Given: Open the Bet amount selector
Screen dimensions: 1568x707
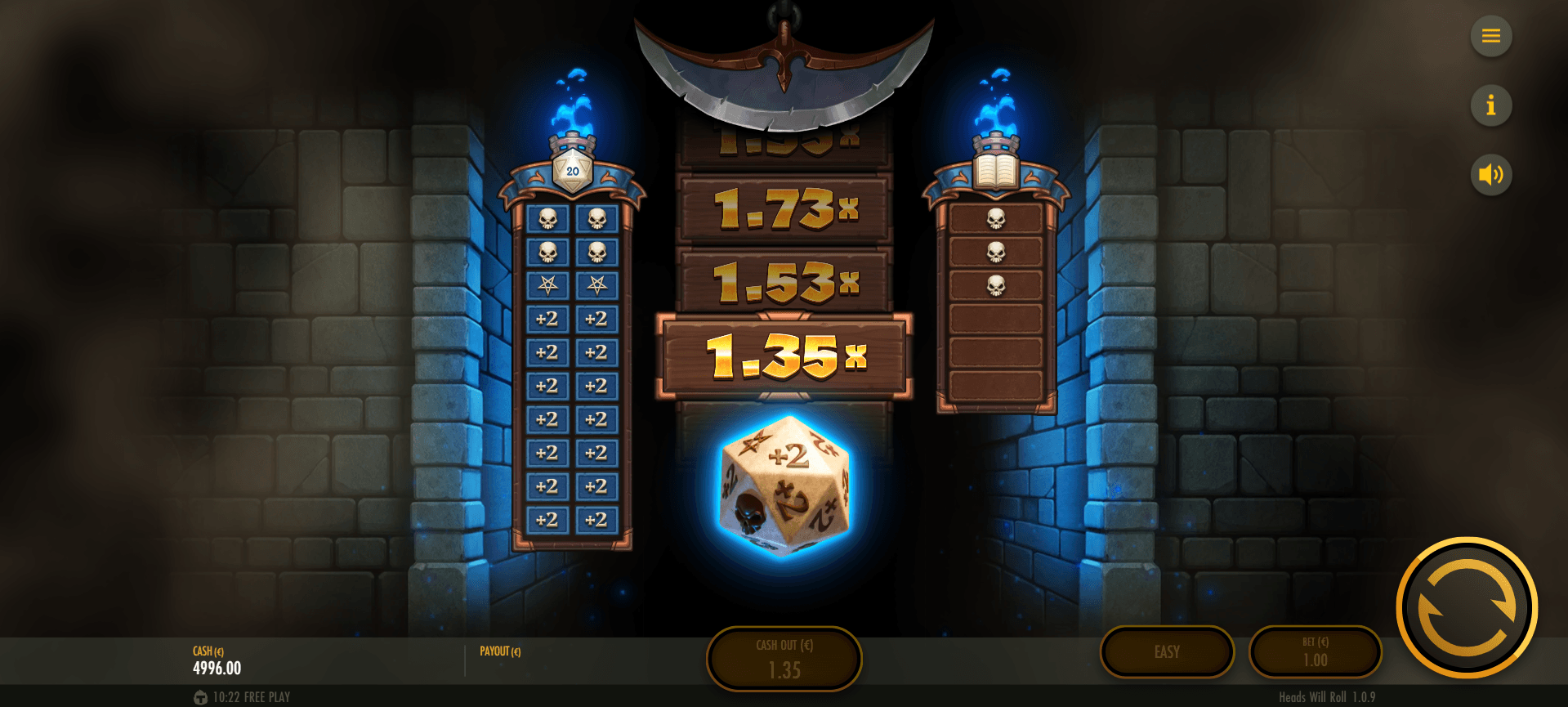Looking at the screenshot, I should pos(1315,652).
